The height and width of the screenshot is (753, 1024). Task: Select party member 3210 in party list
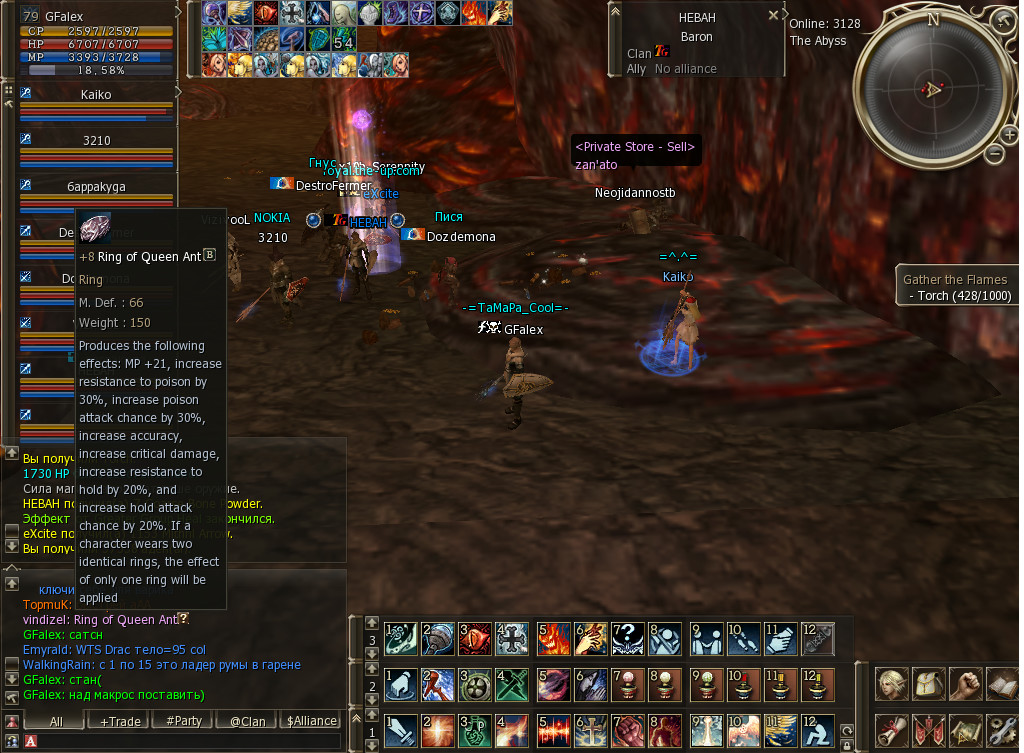(97, 141)
